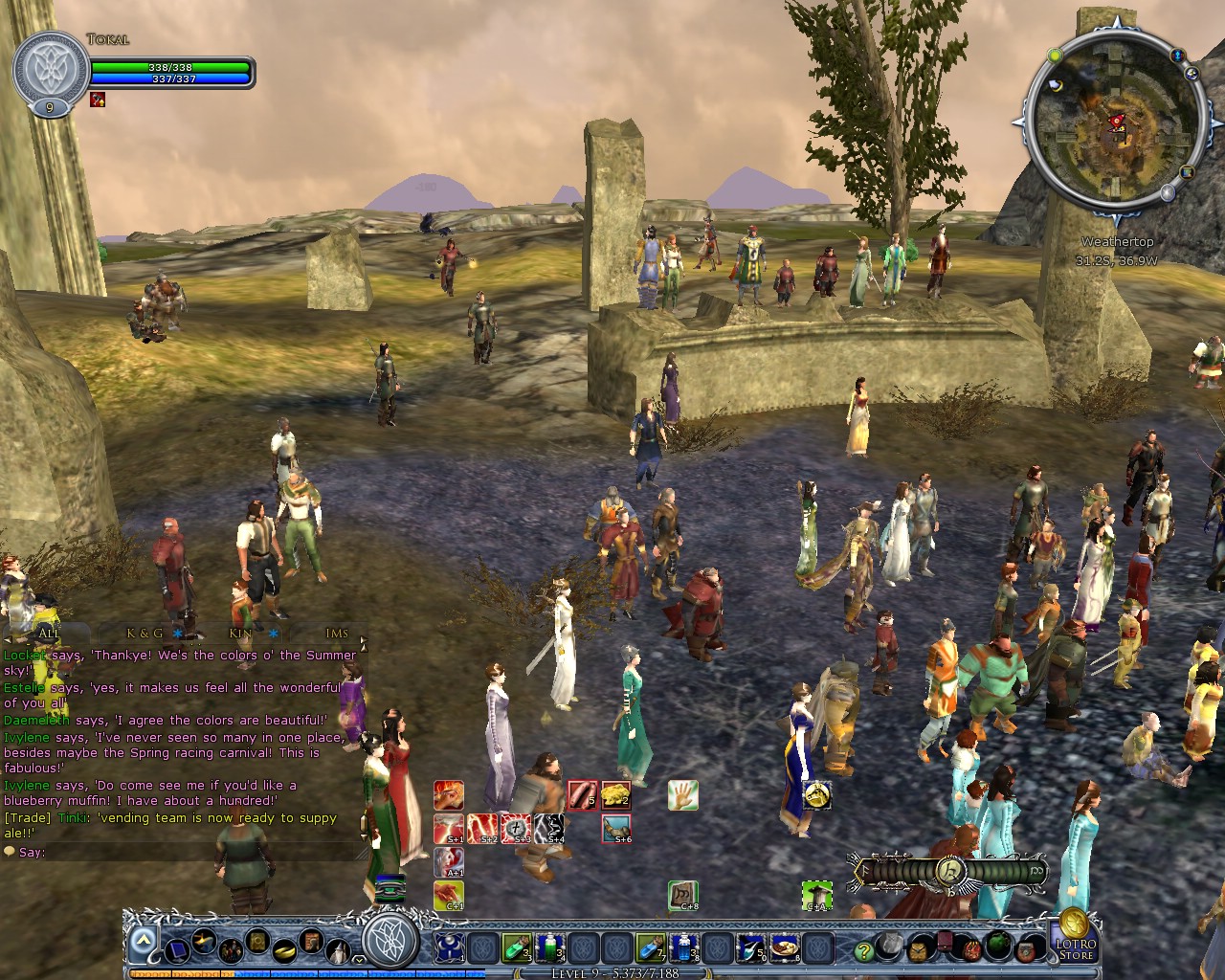The height and width of the screenshot is (980, 1225).
Task: Switch to the KIN chat tab
Action: point(239,635)
